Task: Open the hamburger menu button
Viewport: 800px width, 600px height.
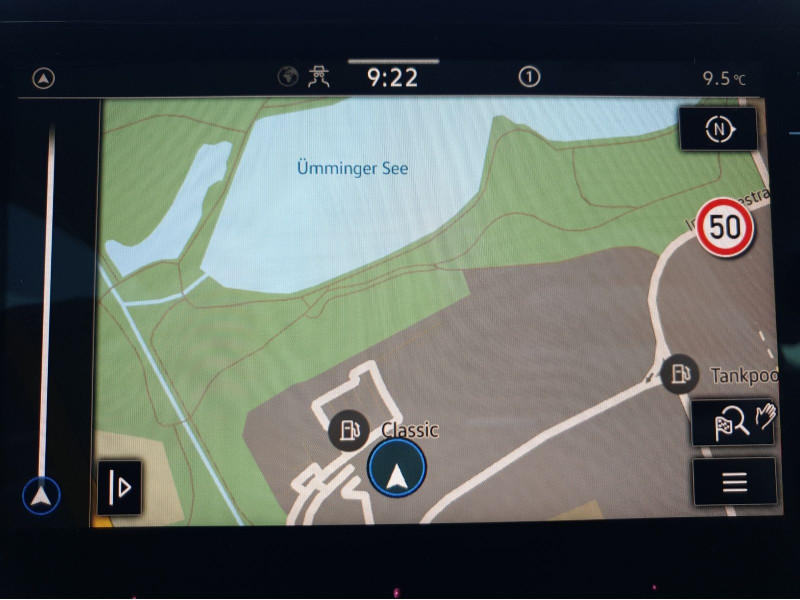Action: coord(734,482)
